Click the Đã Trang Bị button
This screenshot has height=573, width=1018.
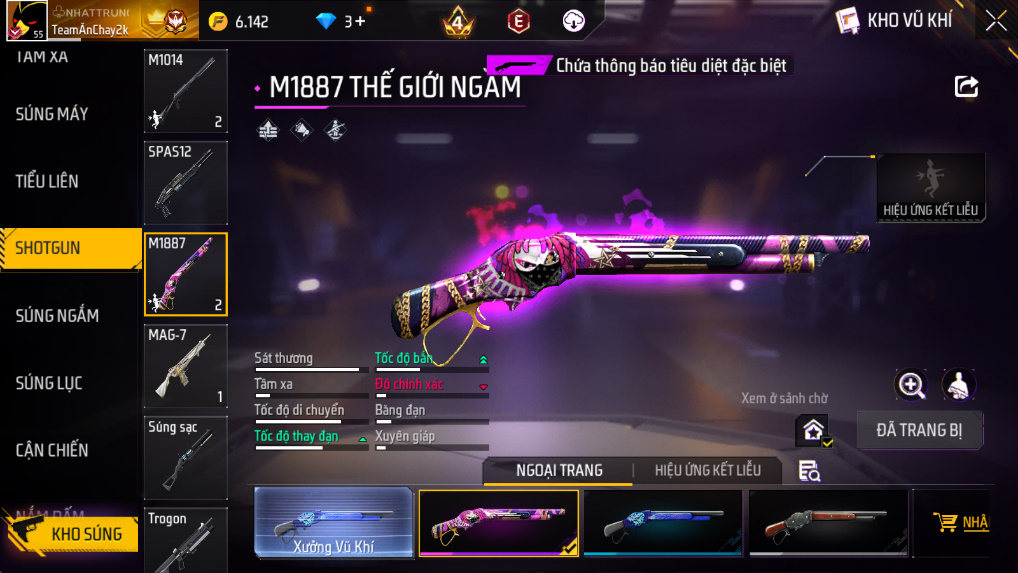920,431
